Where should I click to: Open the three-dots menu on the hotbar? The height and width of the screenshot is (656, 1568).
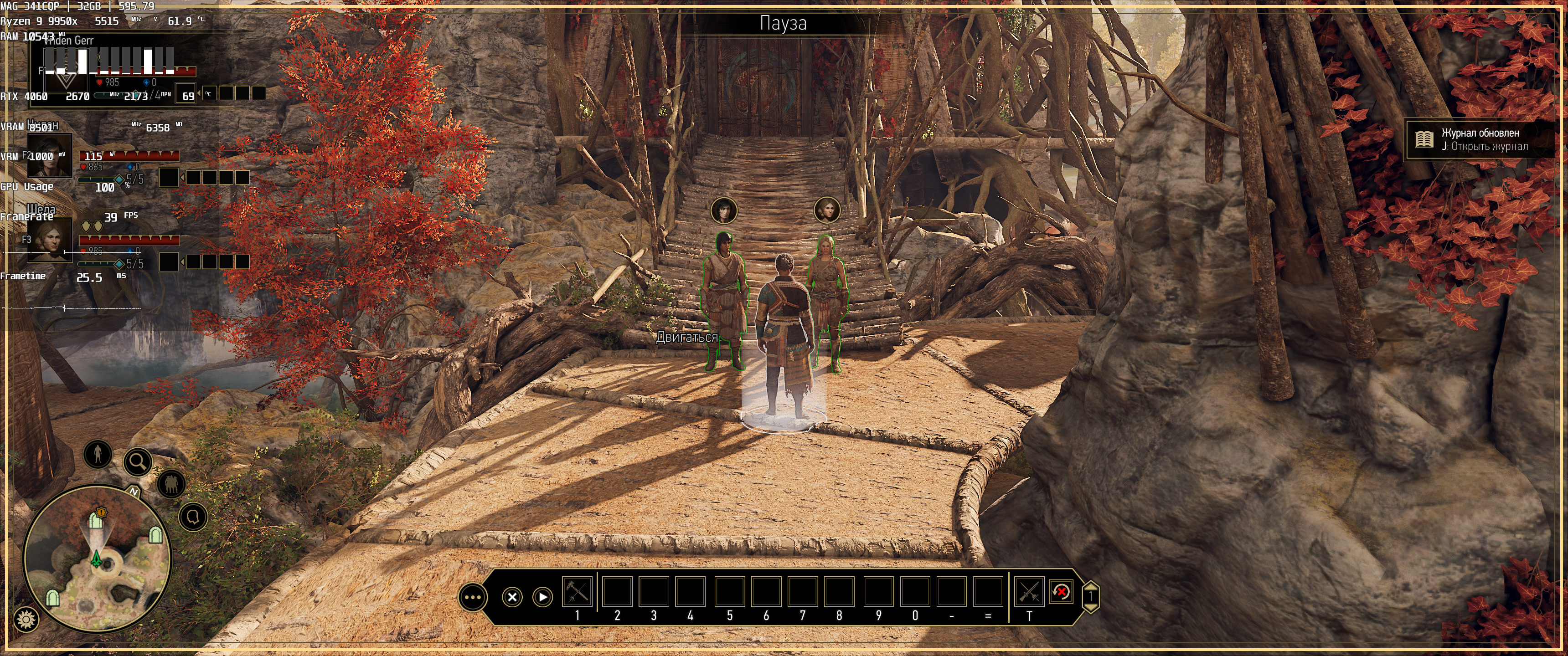[x=473, y=597]
